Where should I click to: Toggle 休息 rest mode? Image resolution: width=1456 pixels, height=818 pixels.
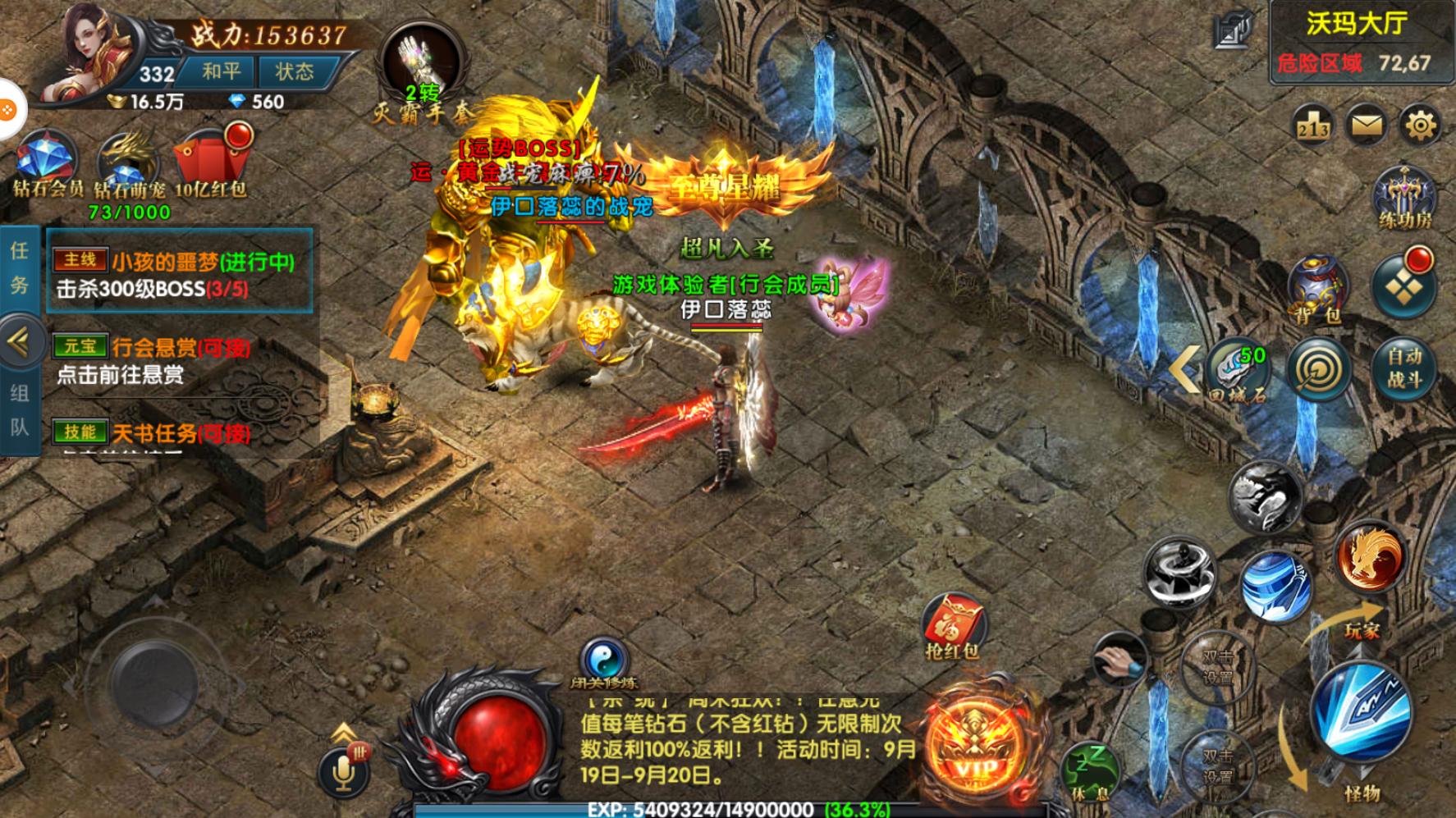coord(1092,769)
